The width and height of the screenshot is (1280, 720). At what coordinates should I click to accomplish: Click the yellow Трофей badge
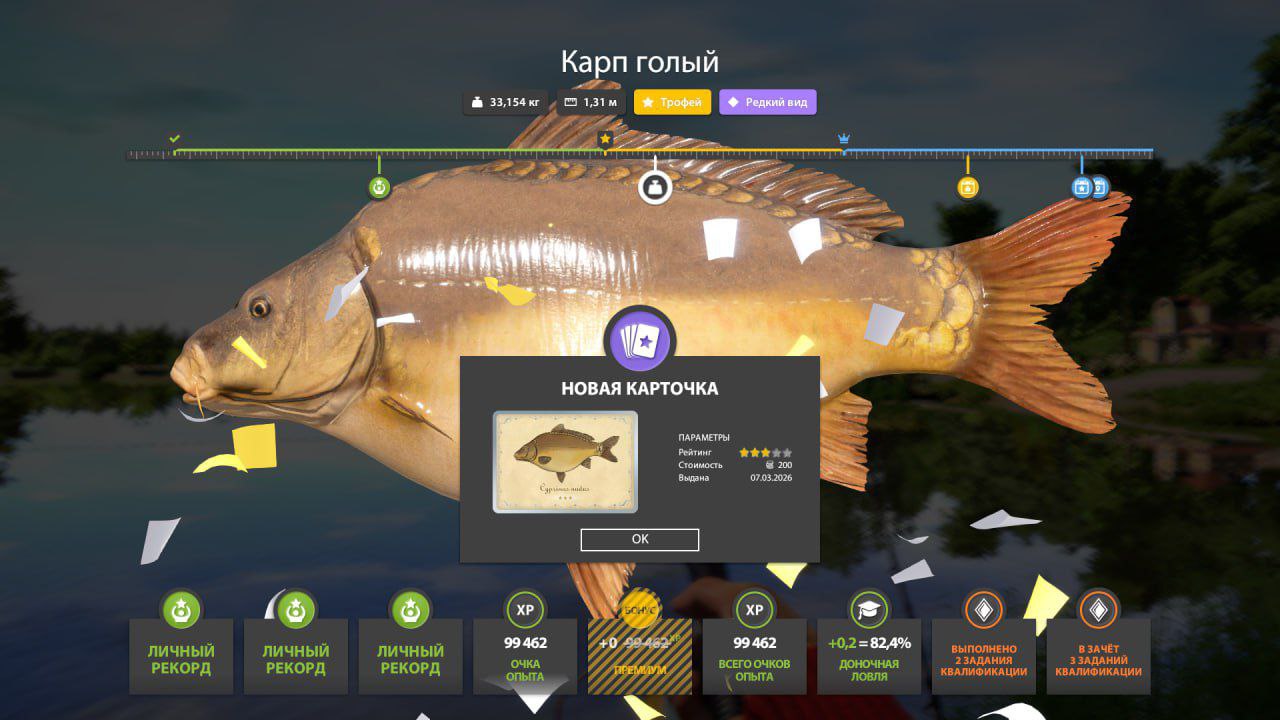pyautogui.click(x=672, y=102)
